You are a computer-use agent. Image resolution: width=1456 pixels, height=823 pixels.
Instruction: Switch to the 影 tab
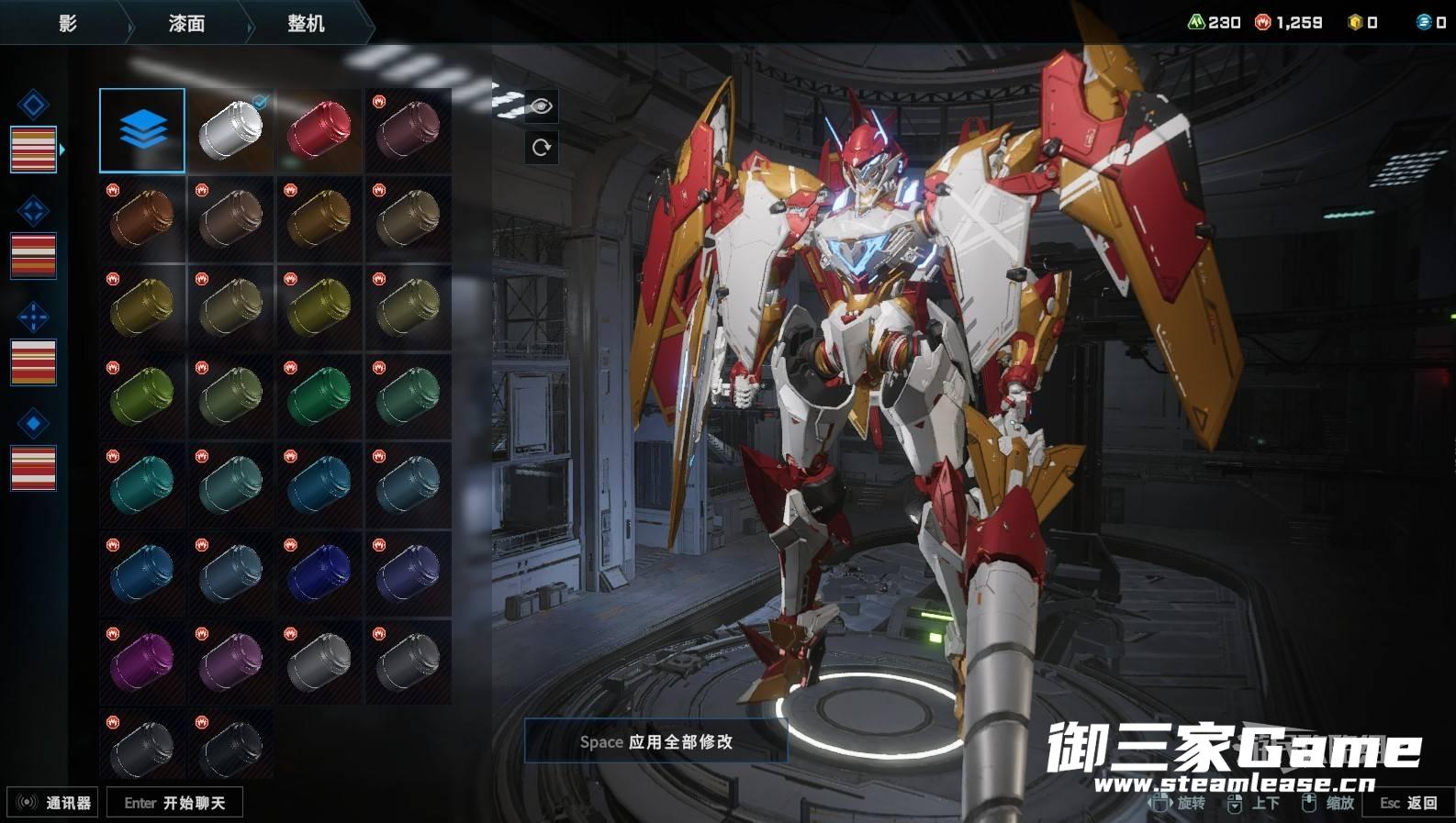click(67, 24)
